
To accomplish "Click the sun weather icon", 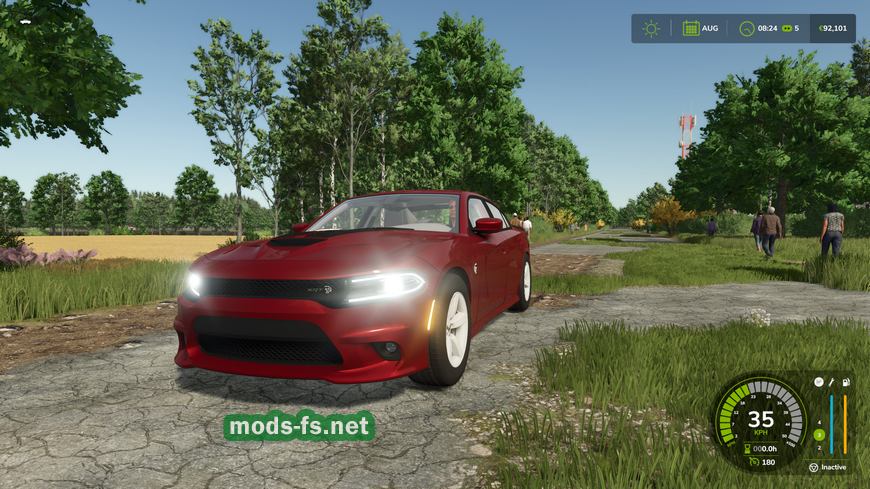I will coord(651,28).
